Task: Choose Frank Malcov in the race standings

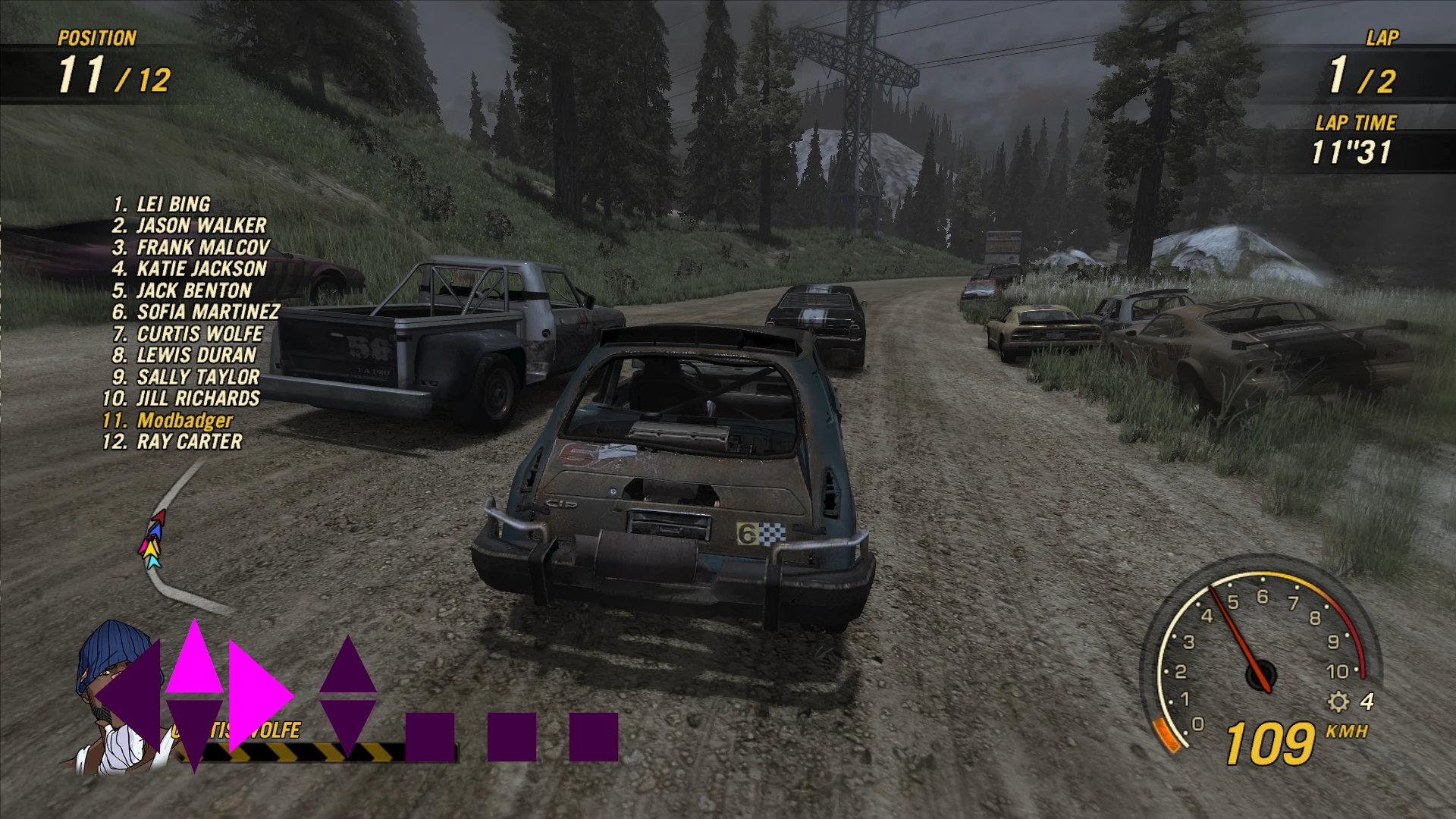Action: click(191, 247)
